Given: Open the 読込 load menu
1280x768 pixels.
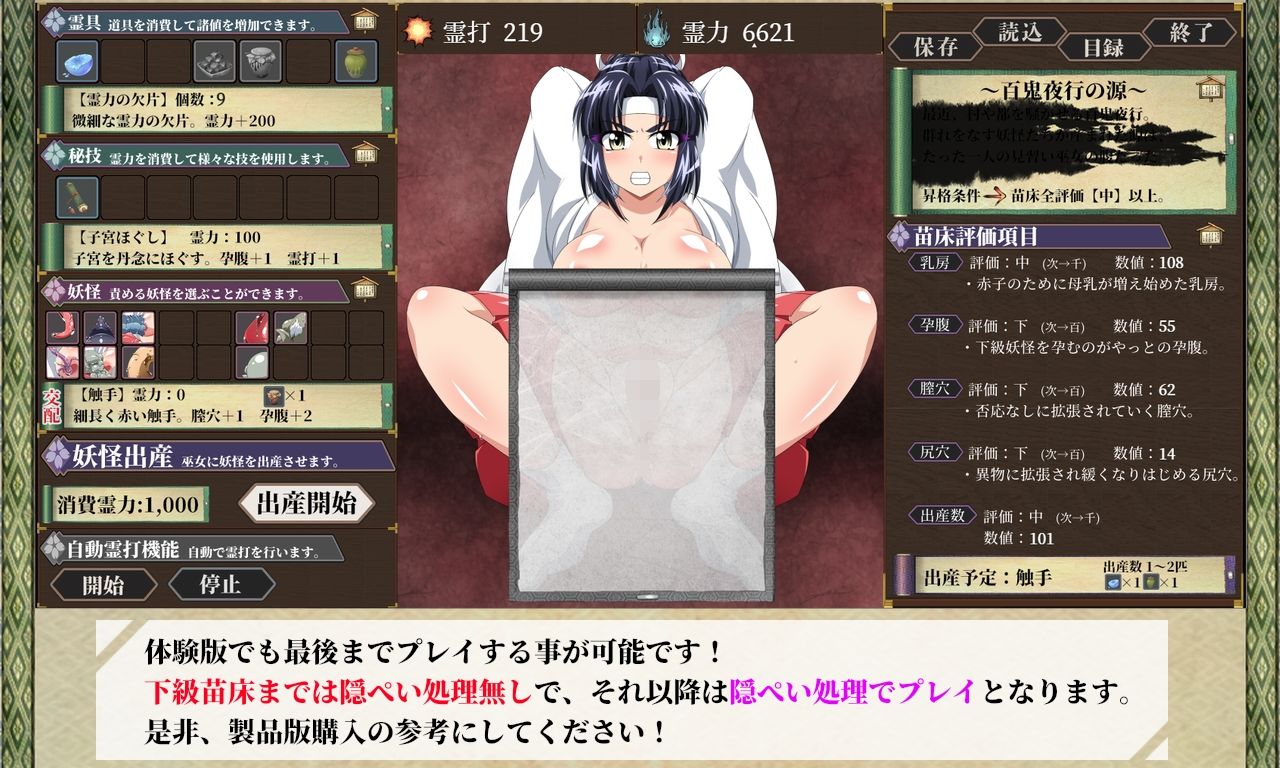Looking at the screenshot, I should tap(1022, 32).
